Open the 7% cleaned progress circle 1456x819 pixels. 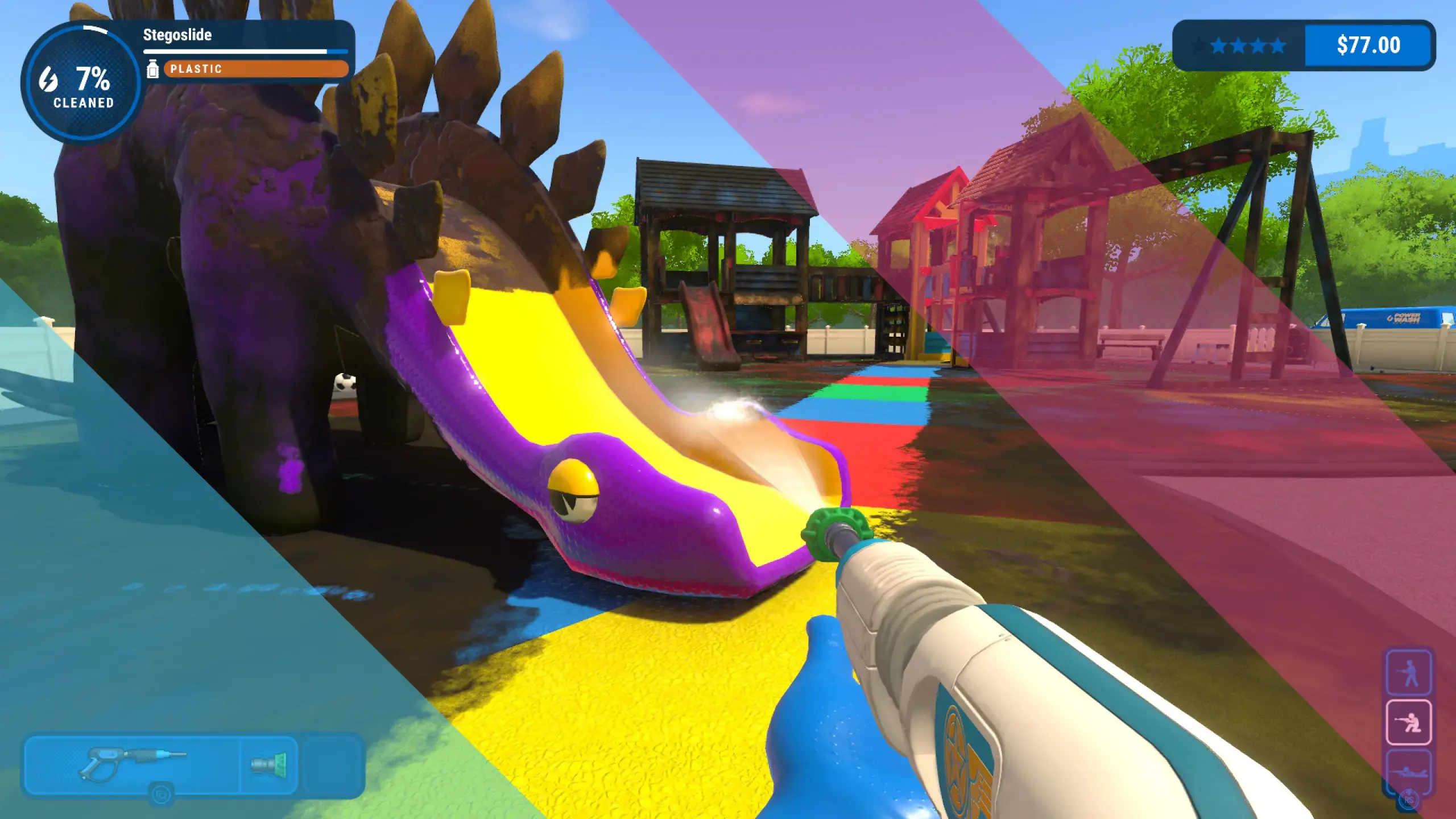(82, 83)
